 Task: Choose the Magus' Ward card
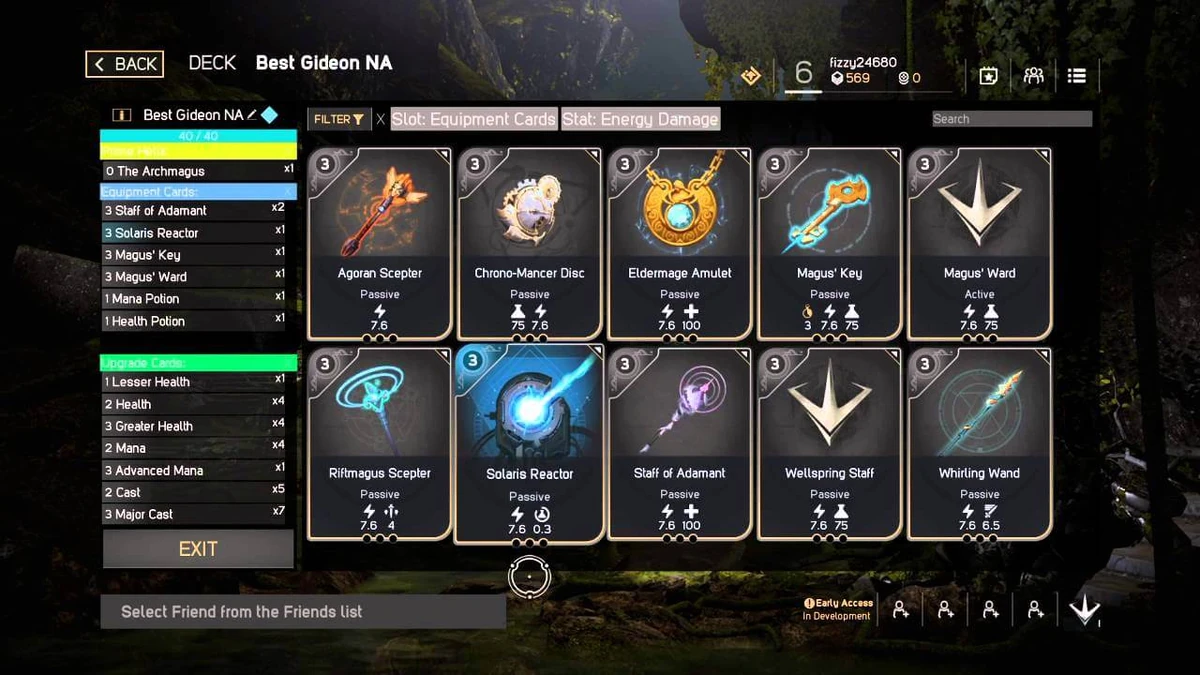tap(979, 244)
